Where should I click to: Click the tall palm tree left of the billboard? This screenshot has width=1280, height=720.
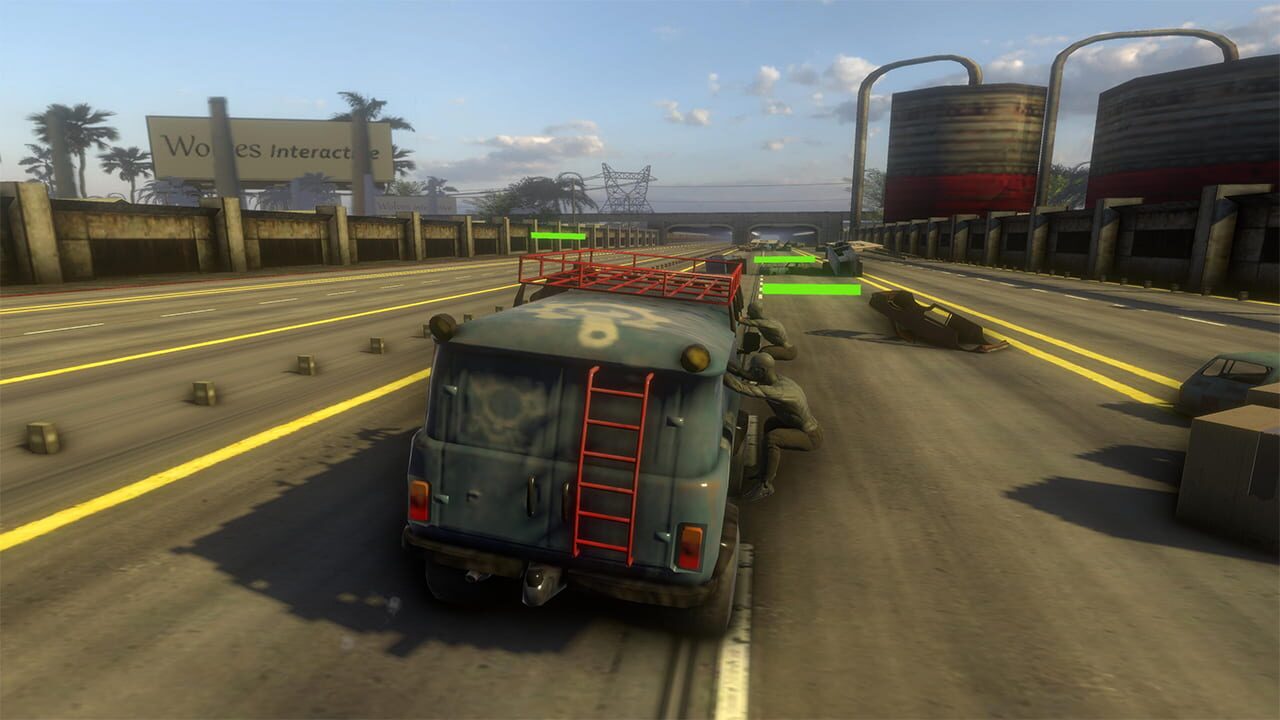pyautogui.click(x=80, y=130)
